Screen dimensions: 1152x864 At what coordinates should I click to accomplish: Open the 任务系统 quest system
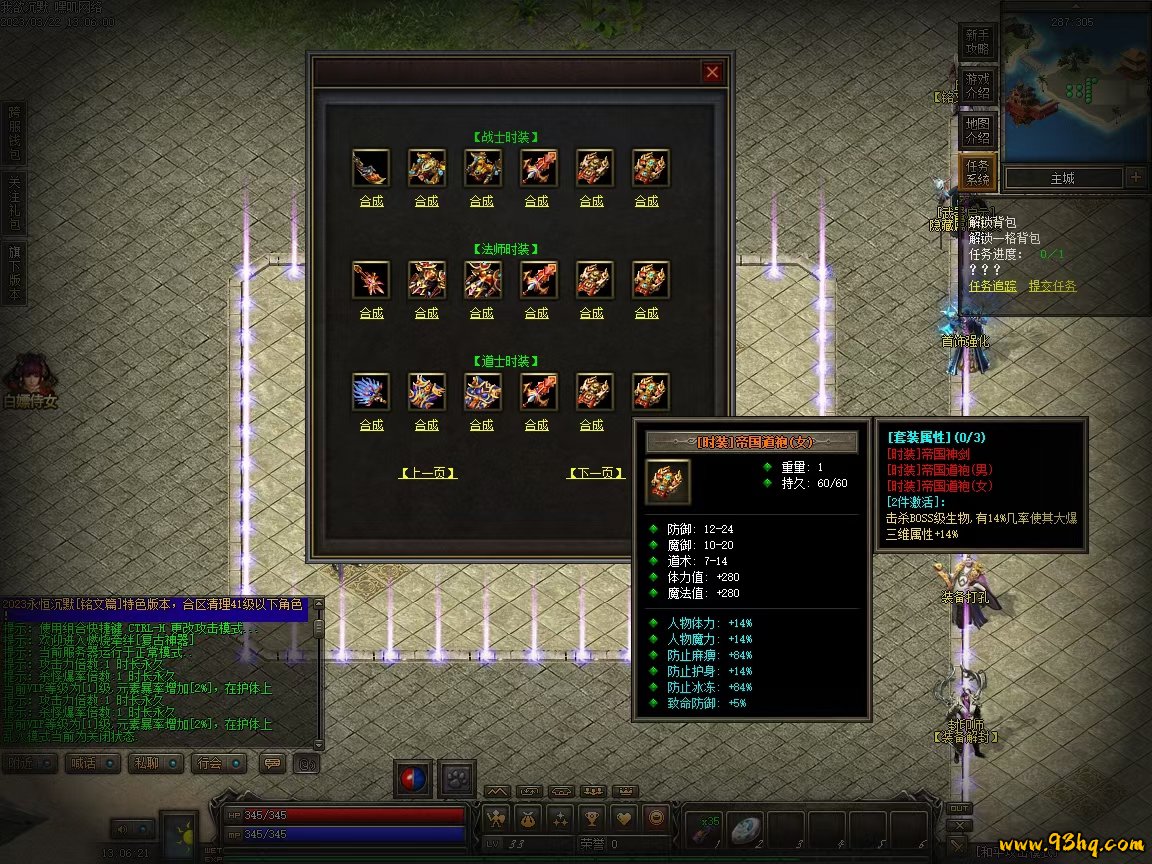point(977,173)
